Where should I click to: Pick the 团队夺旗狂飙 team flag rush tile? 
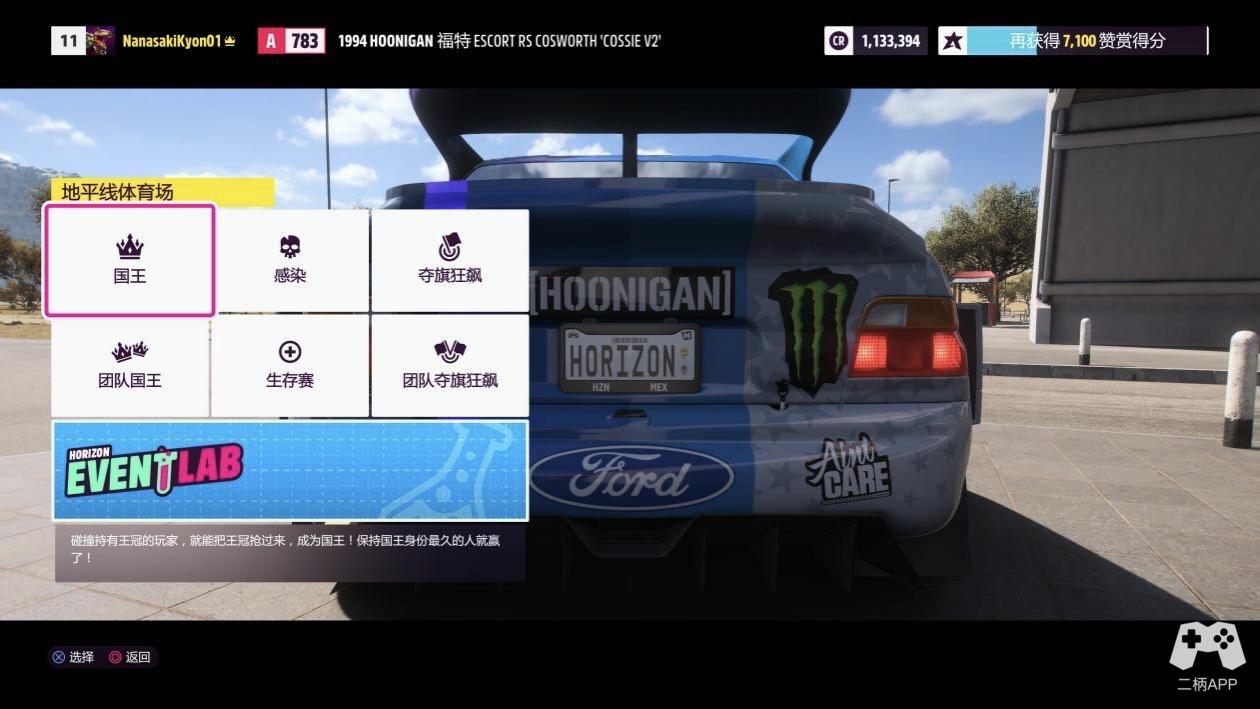[449, 366]
